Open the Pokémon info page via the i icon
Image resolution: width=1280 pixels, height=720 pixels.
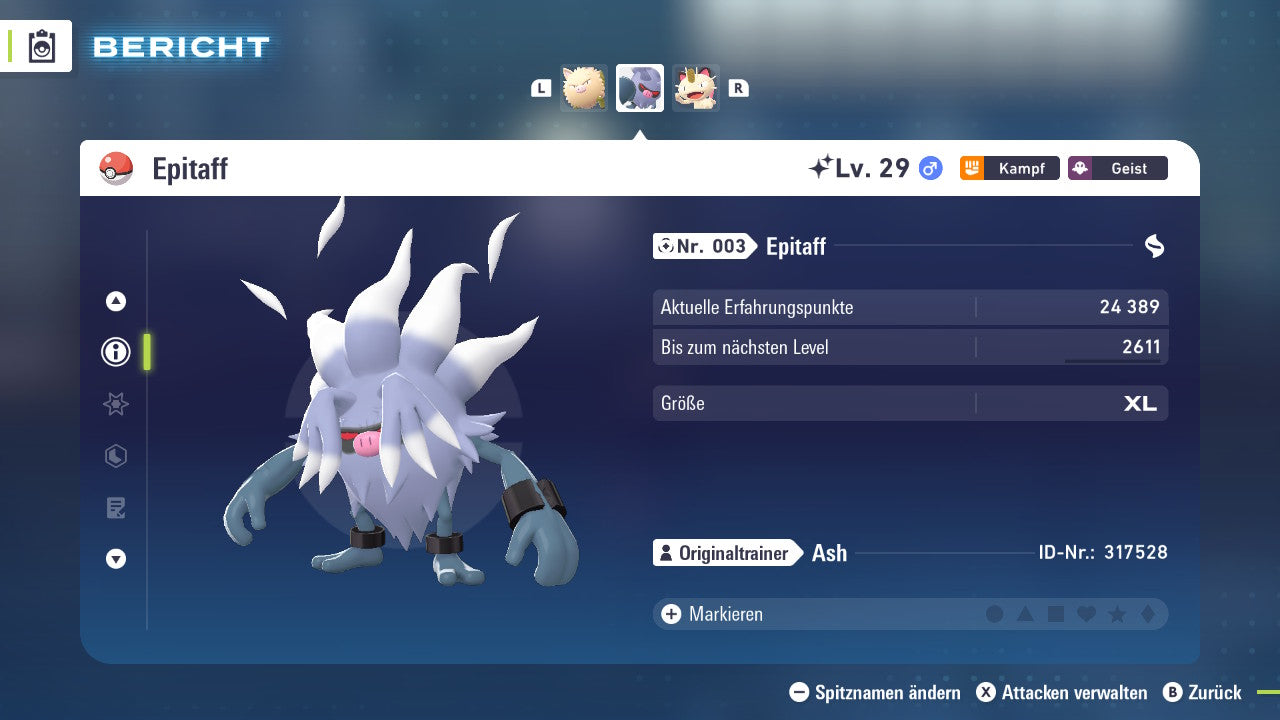click(x=116, y=352)
